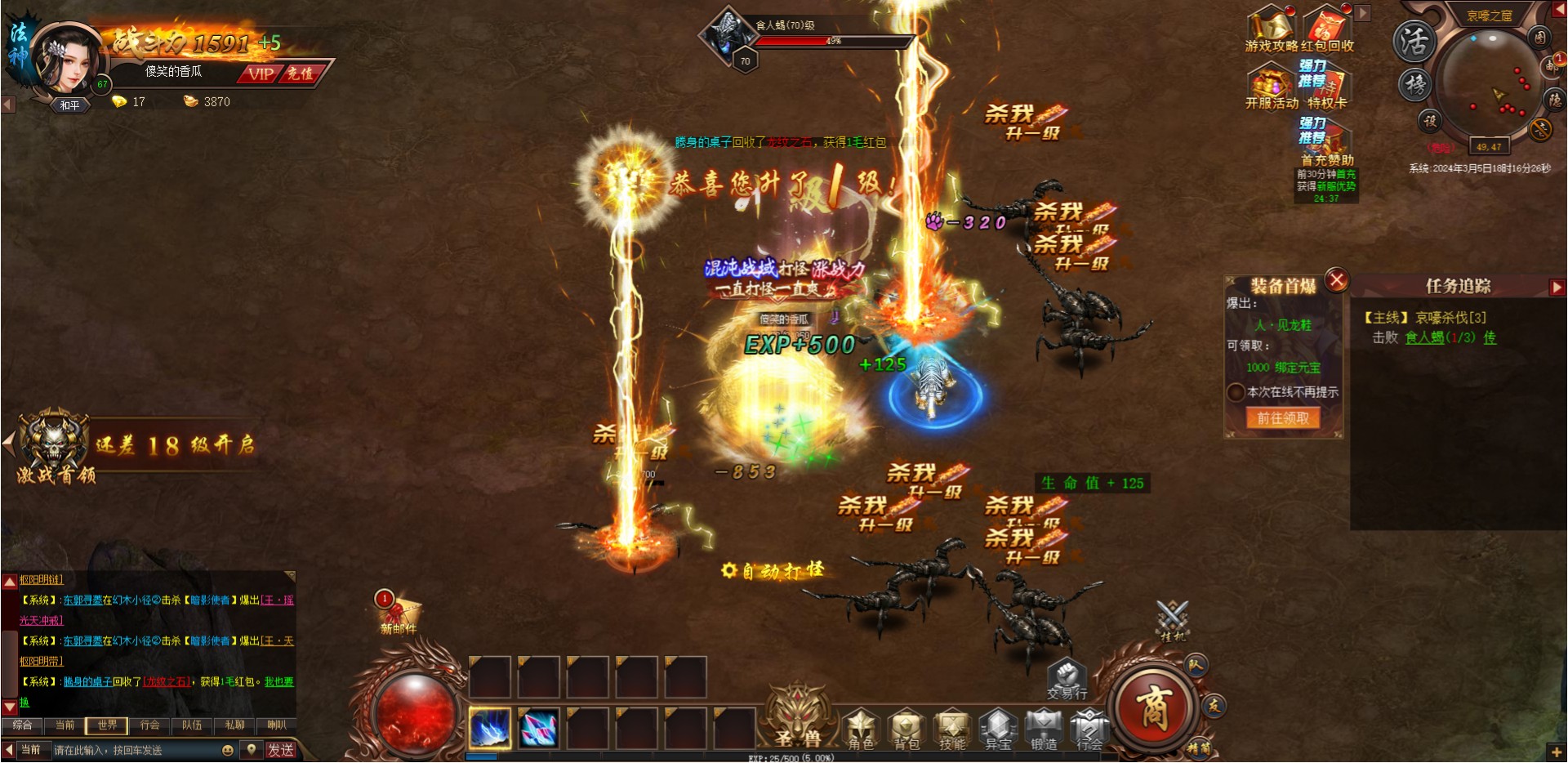Close the 装备首爆 popup
The height and width of the screenshot is (763, 1568).
click(1337, 281)
